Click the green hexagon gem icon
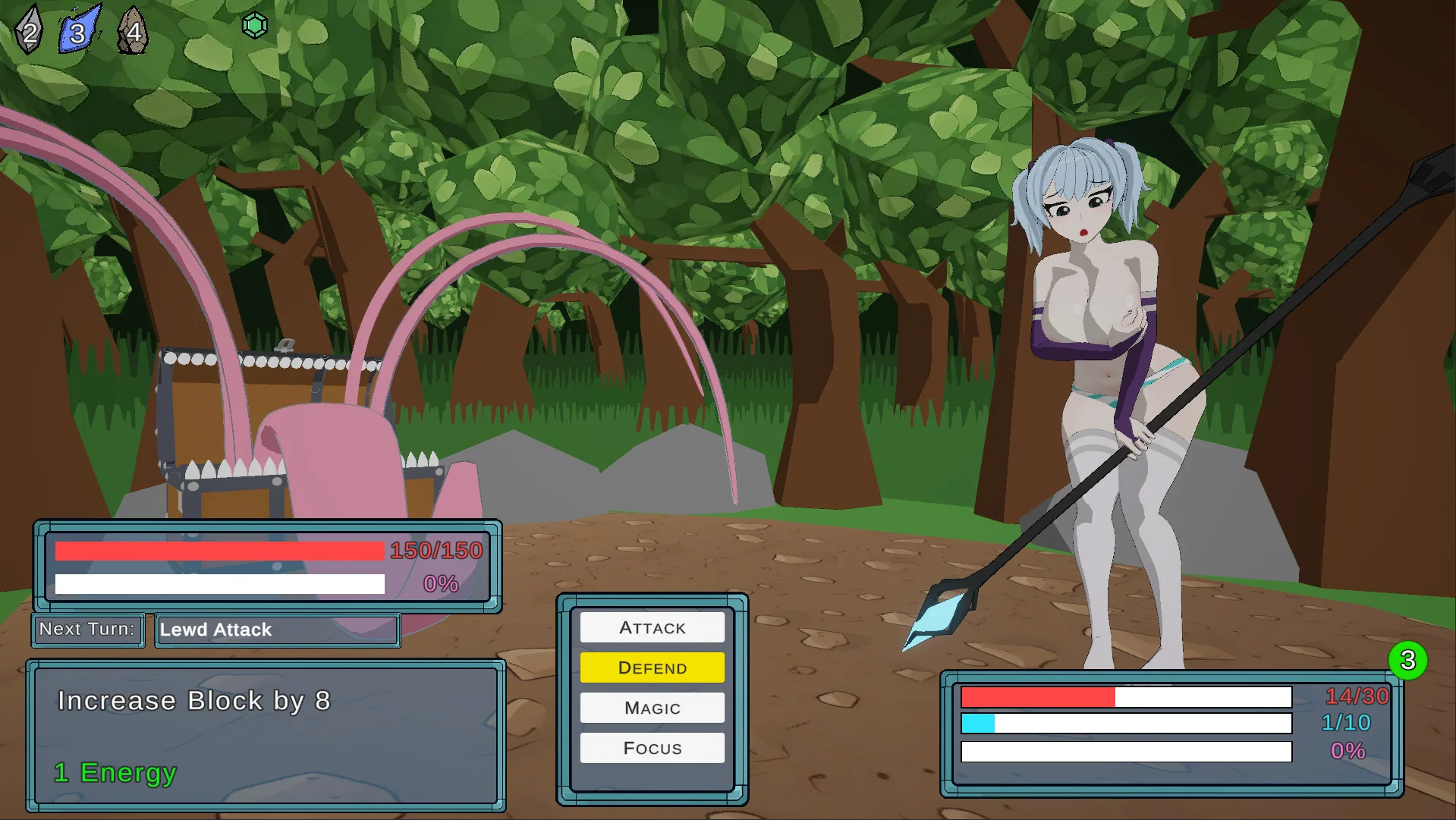 pyautogui.click(x=255, y=26)
